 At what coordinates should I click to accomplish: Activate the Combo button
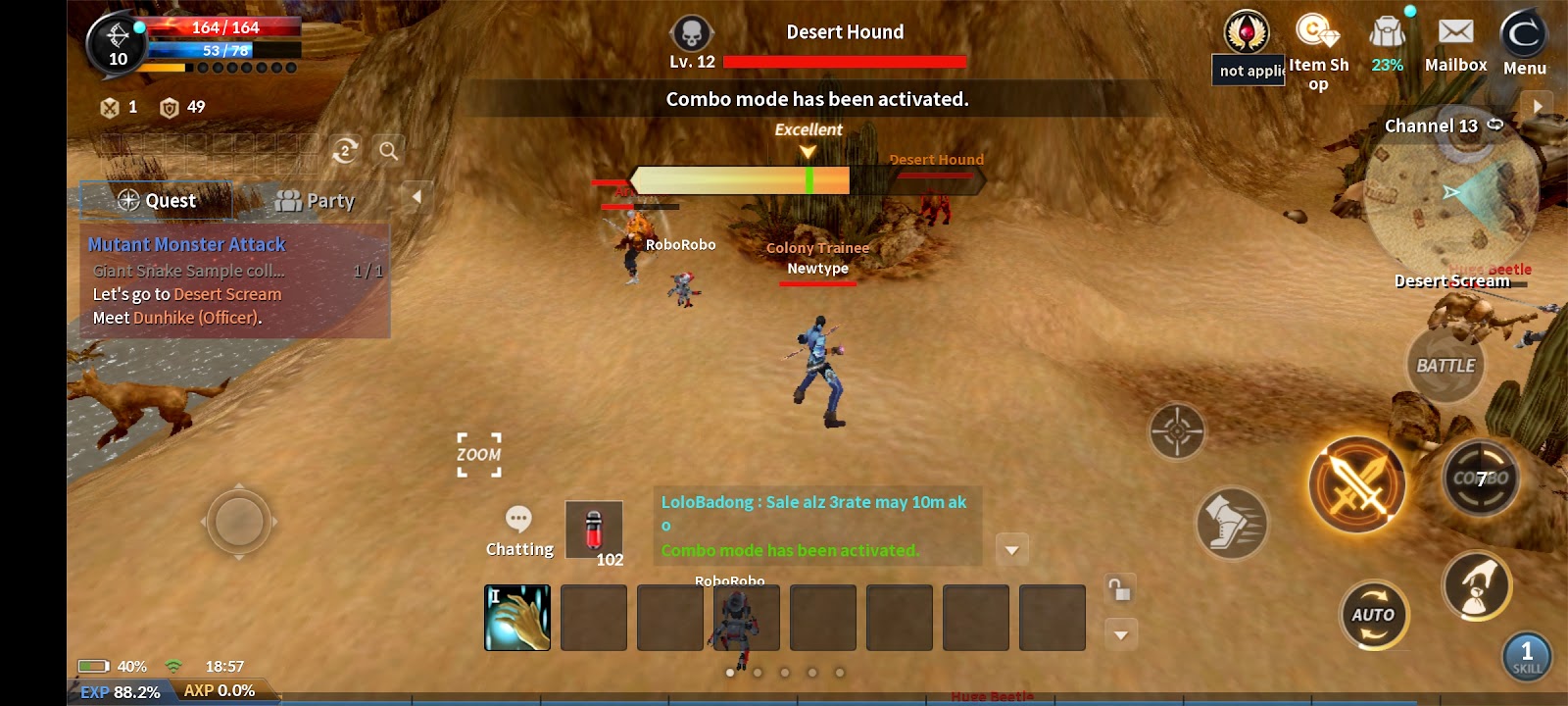click(x=1480, y=479)
